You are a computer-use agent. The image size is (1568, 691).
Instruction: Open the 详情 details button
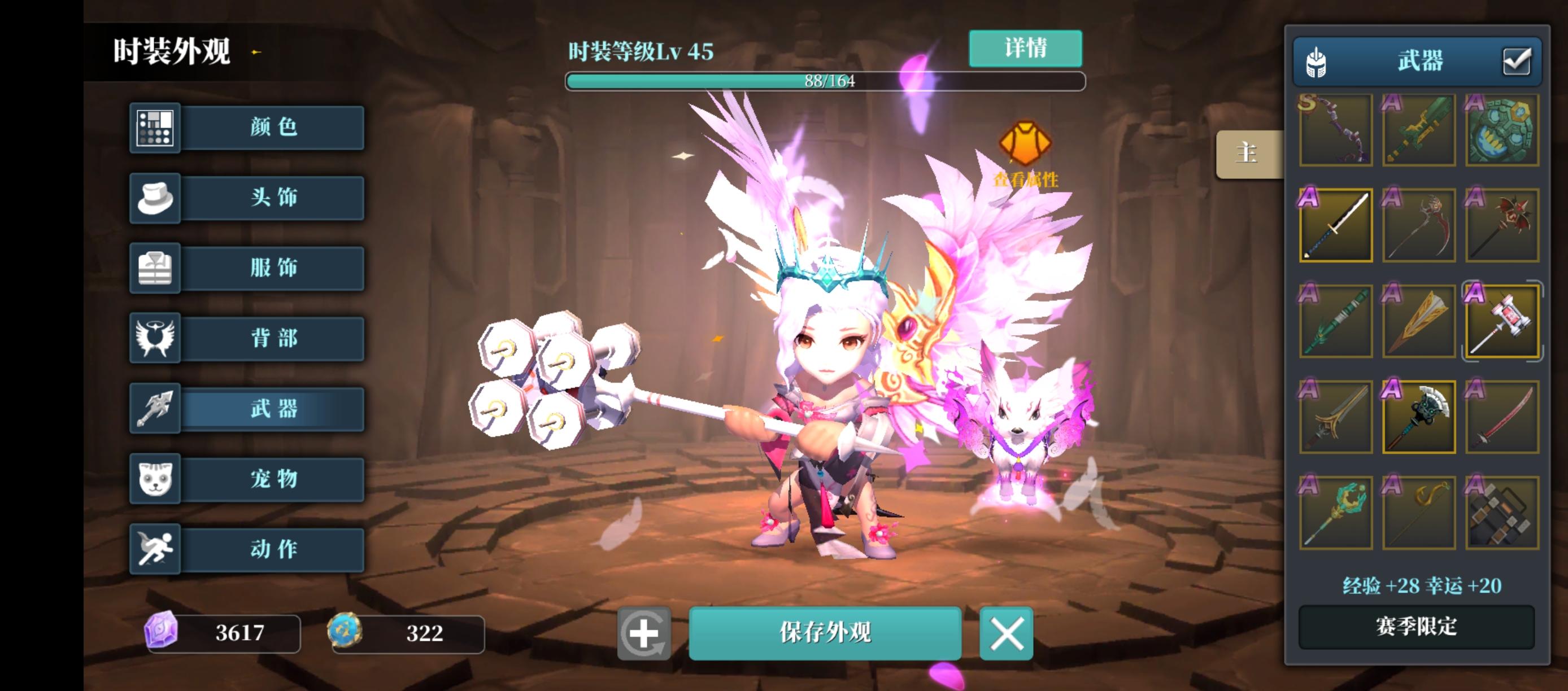1025,49
